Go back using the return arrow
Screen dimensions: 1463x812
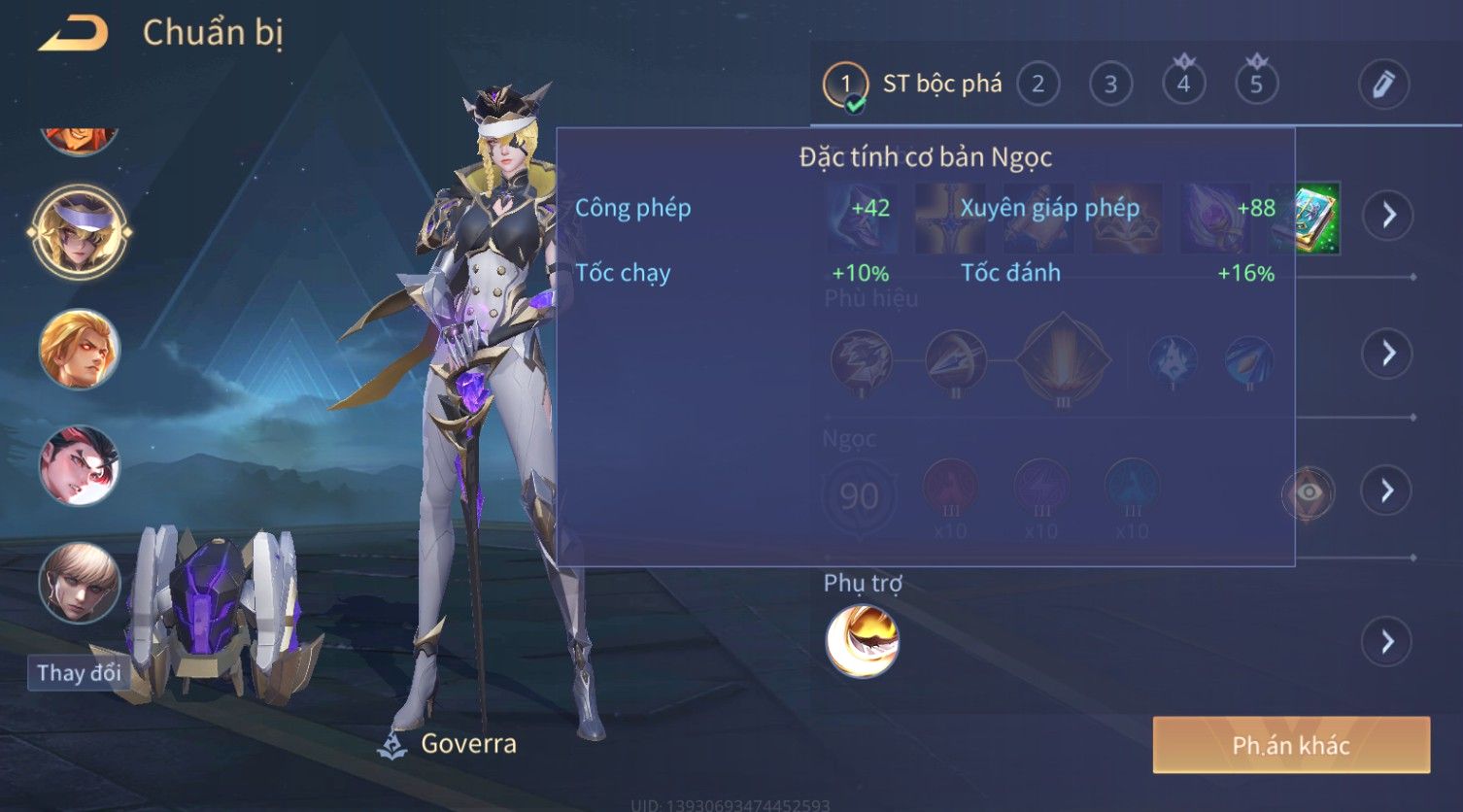[74, 34]
